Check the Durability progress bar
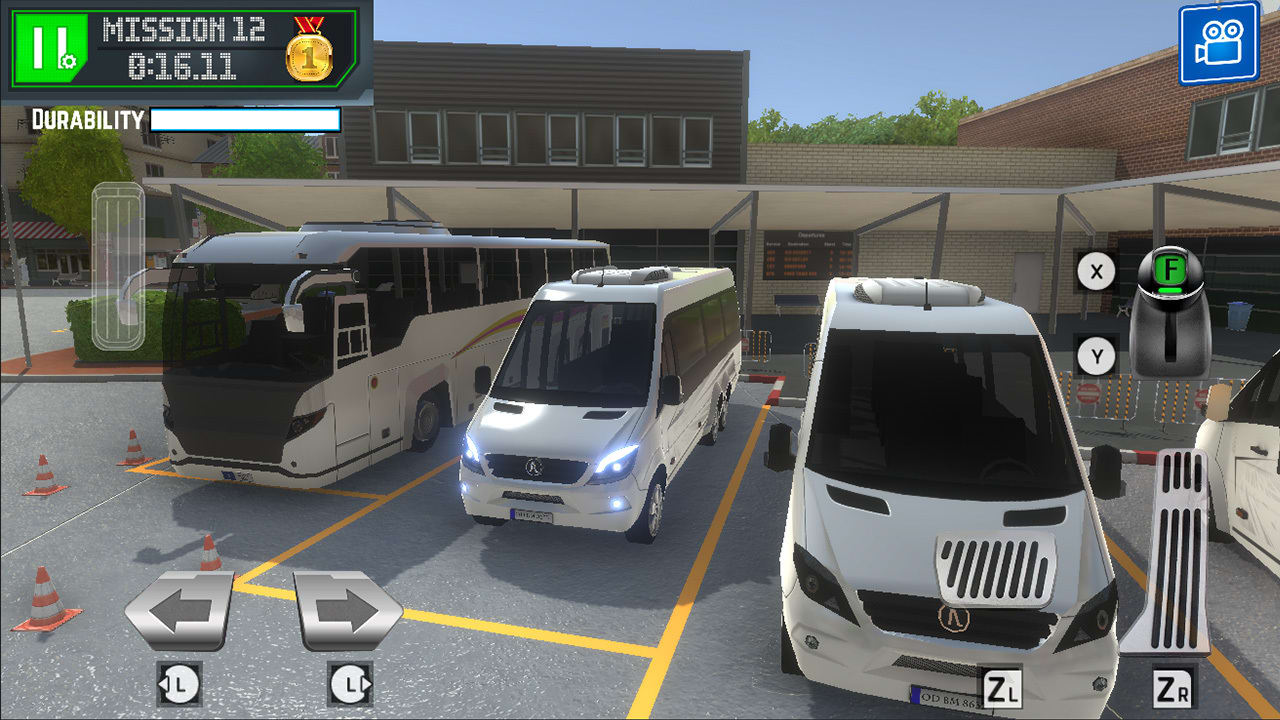This screenshot has height=720, width=1280. pyautogui.click(x=245, y=119)
